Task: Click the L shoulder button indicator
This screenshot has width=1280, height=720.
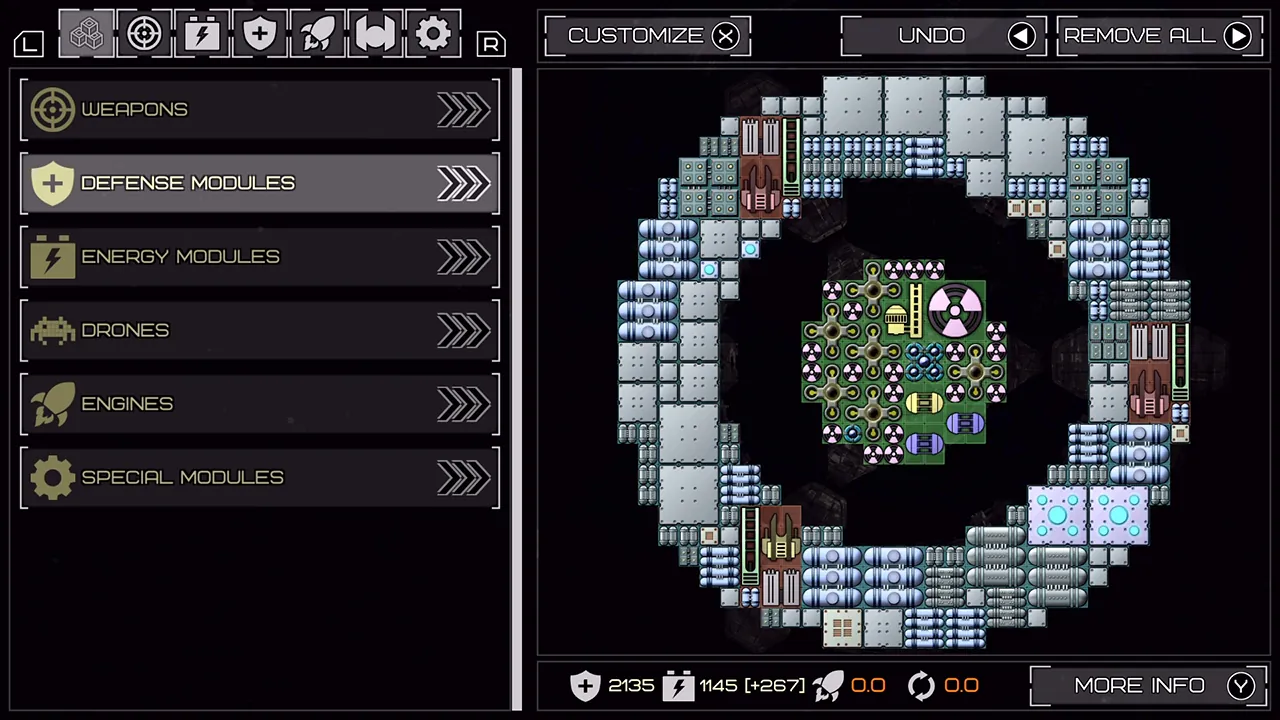Action: tap(28, 44)
